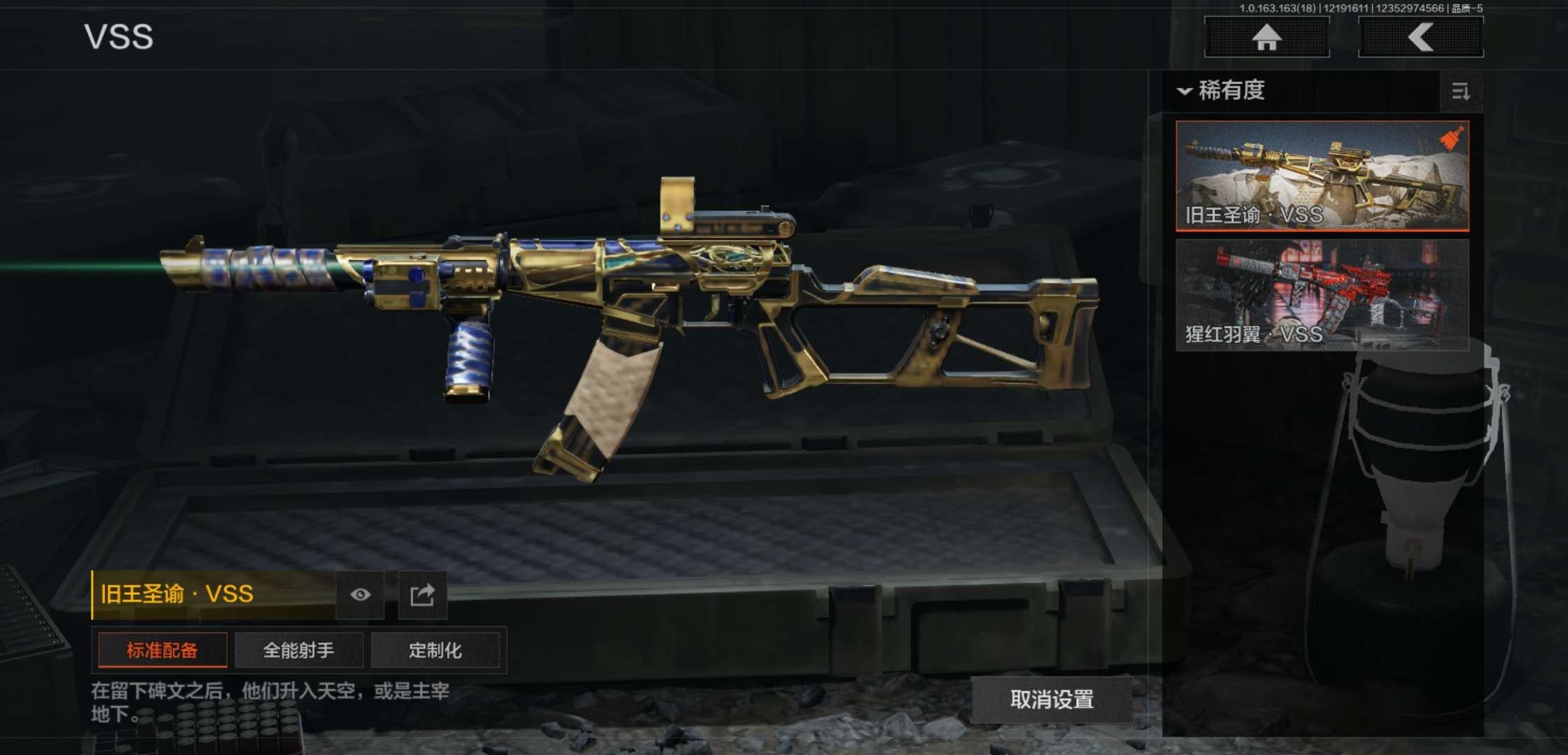Switch to the 全能射手 tab

click(x=298, y=650)
